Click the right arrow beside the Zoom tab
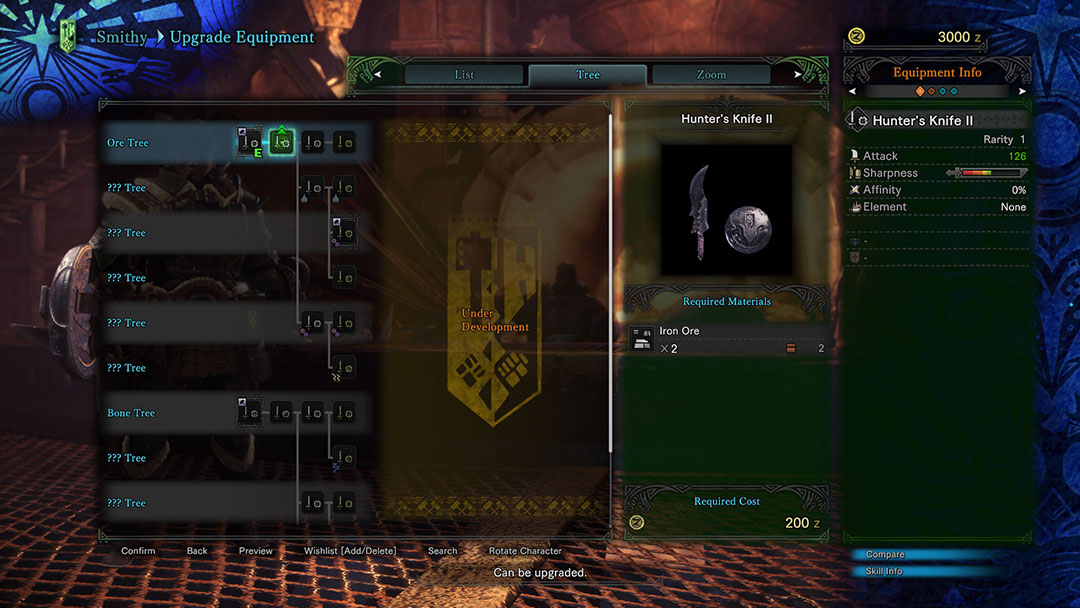 tap(798, 75)
